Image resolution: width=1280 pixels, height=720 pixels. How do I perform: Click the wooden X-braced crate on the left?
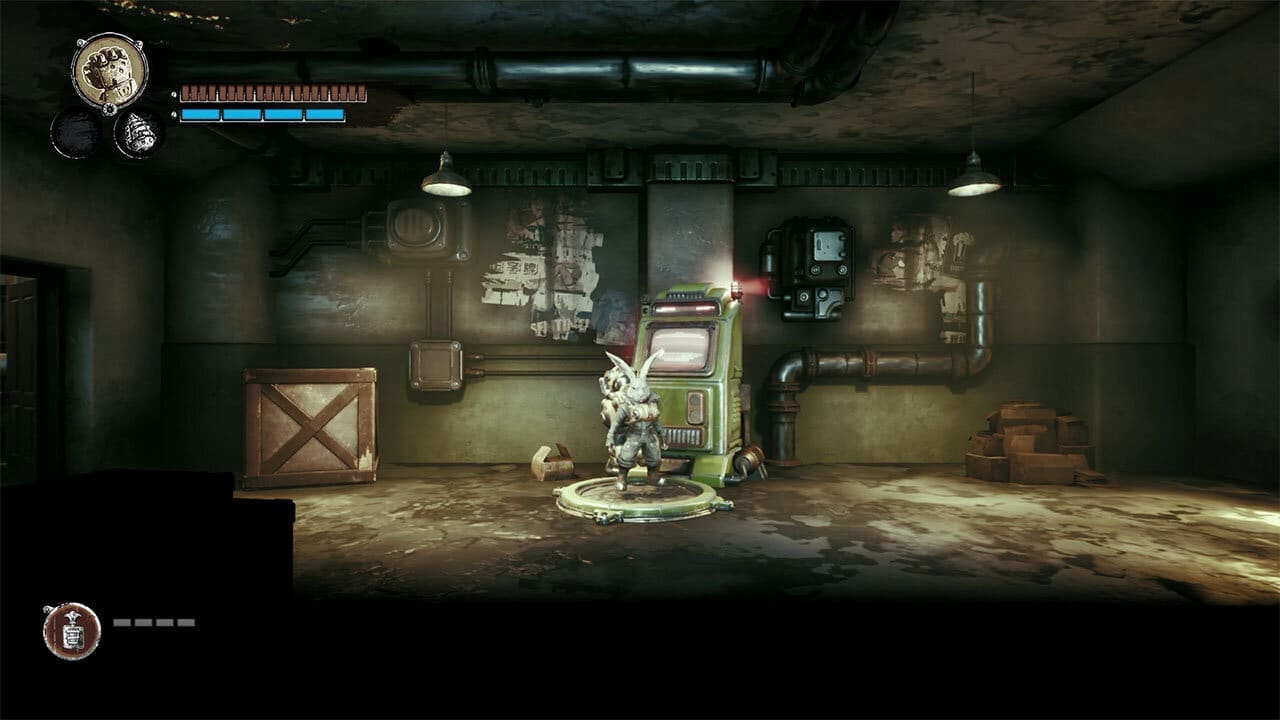click(x=310, y=430)
